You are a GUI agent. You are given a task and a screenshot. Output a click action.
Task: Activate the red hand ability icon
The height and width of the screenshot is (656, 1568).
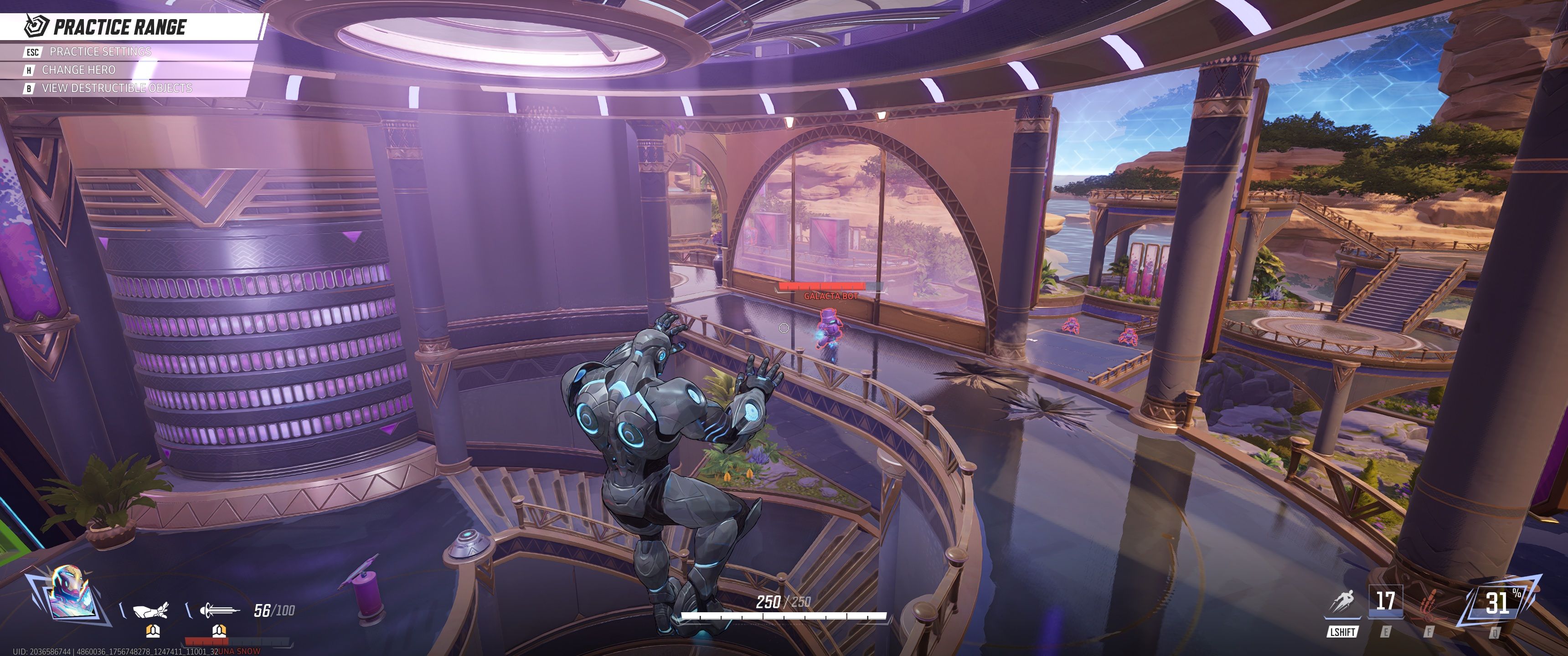click(x=1428, y=604)
